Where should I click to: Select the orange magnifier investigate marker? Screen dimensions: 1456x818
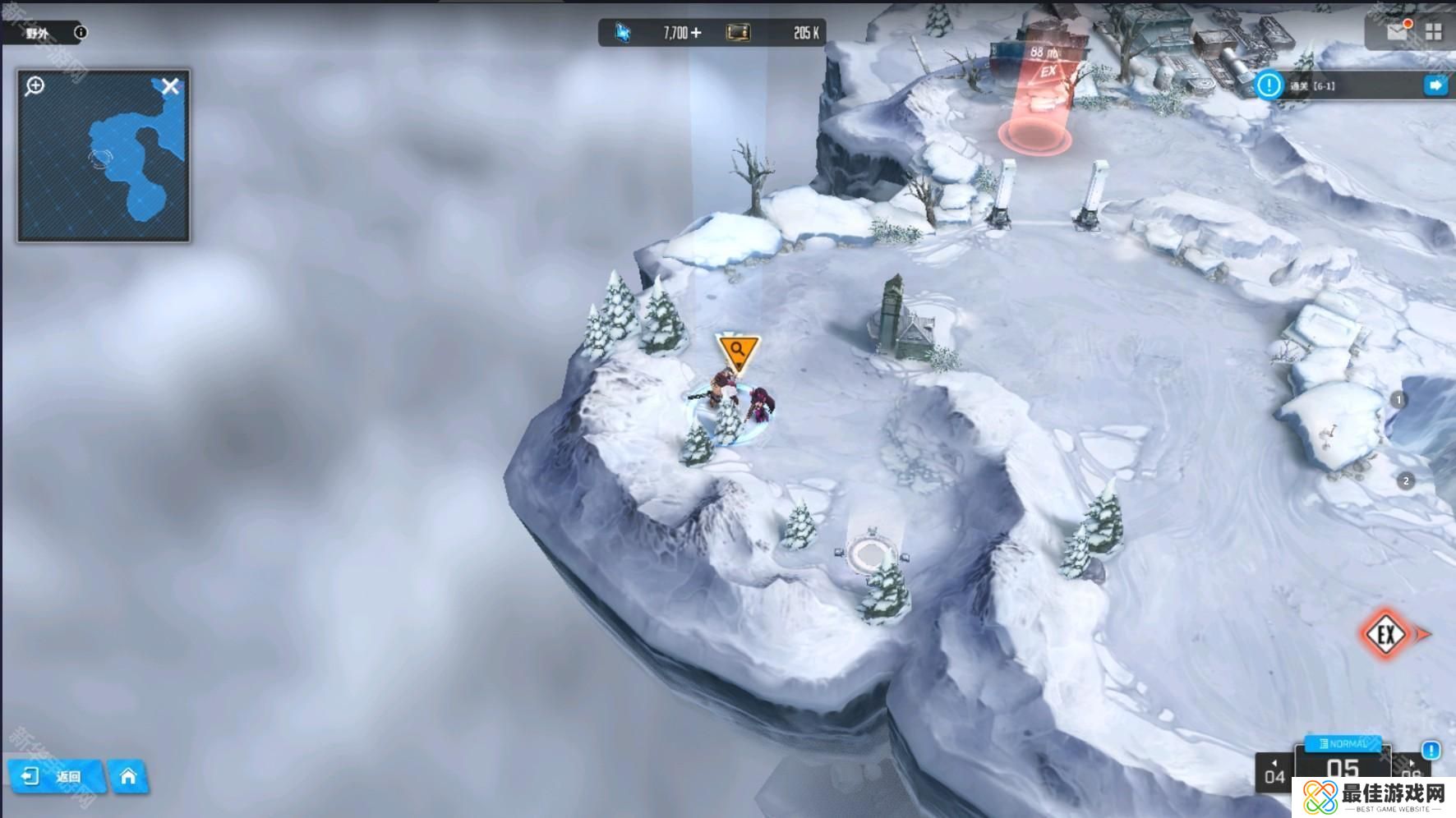pyautogui.click(x=737, y=351)
